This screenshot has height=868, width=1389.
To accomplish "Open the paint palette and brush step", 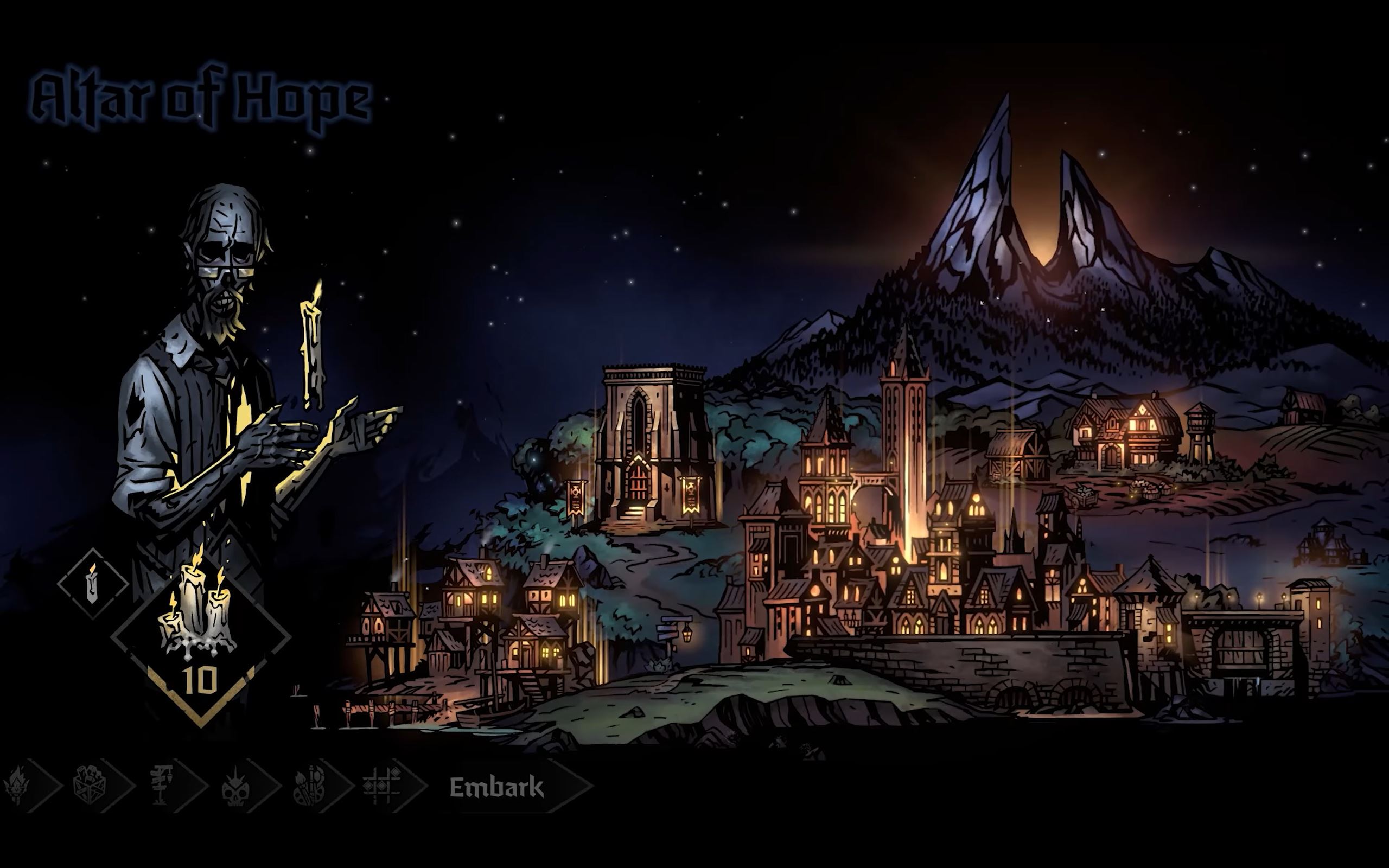I will (x=310, y=785).
